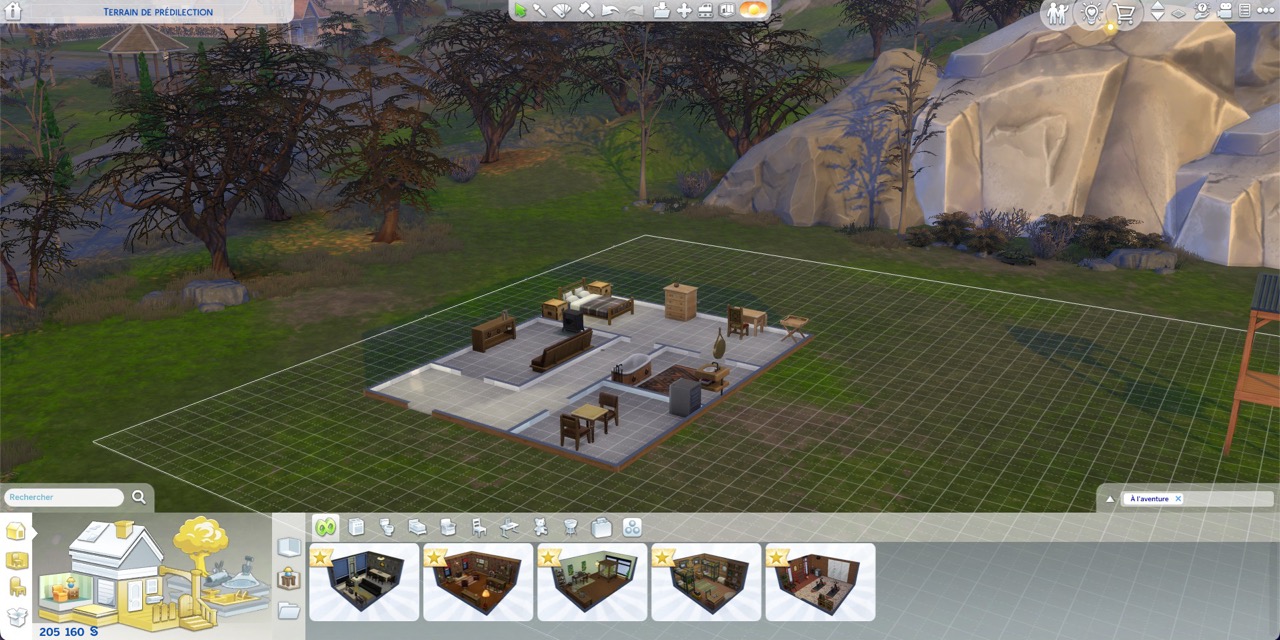This screenshot has width=1280, height=640.
Task: Toggle the camera control icon
Action: pos(1224,11)
